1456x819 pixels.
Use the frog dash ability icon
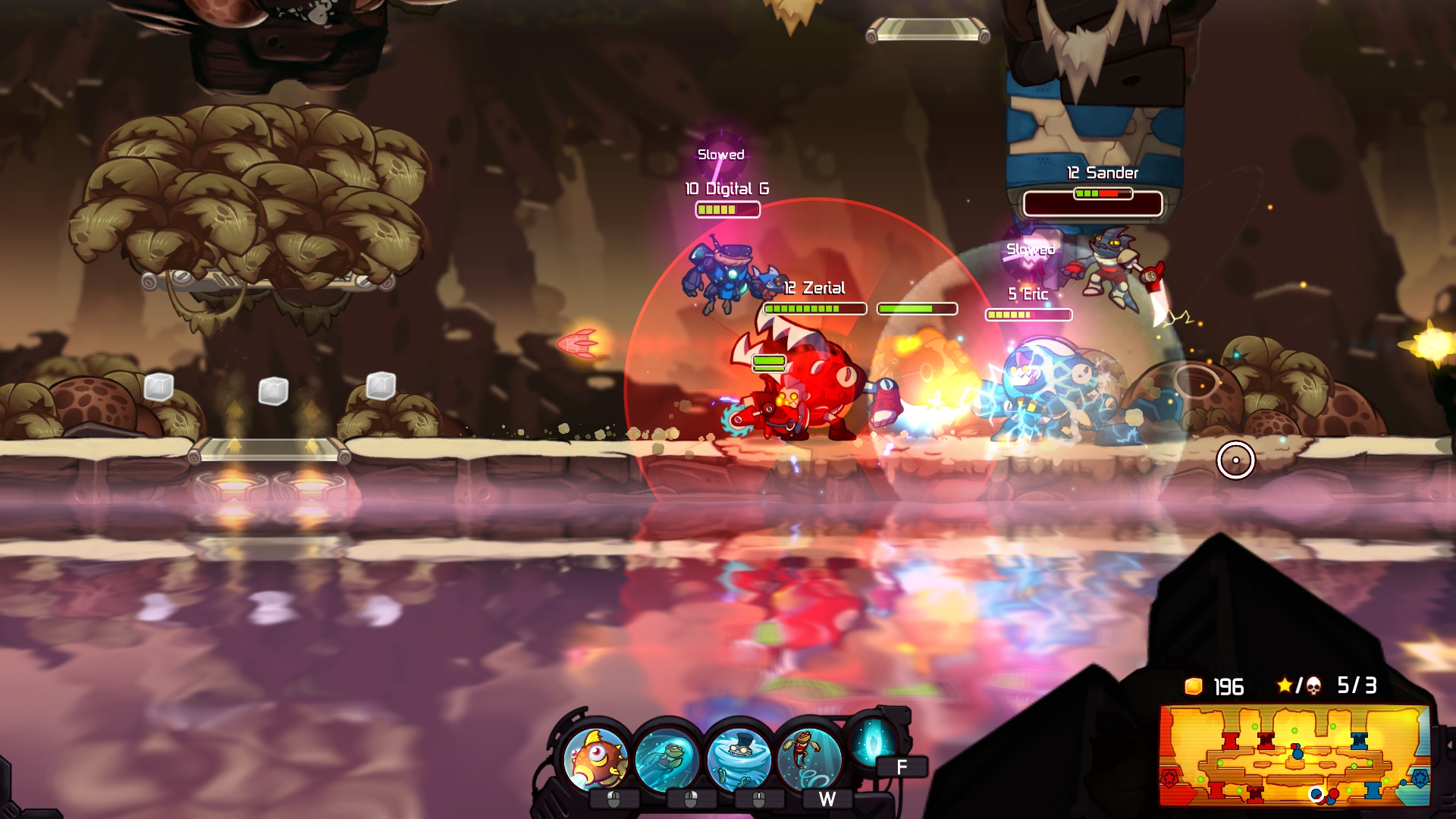coord(668,758)
